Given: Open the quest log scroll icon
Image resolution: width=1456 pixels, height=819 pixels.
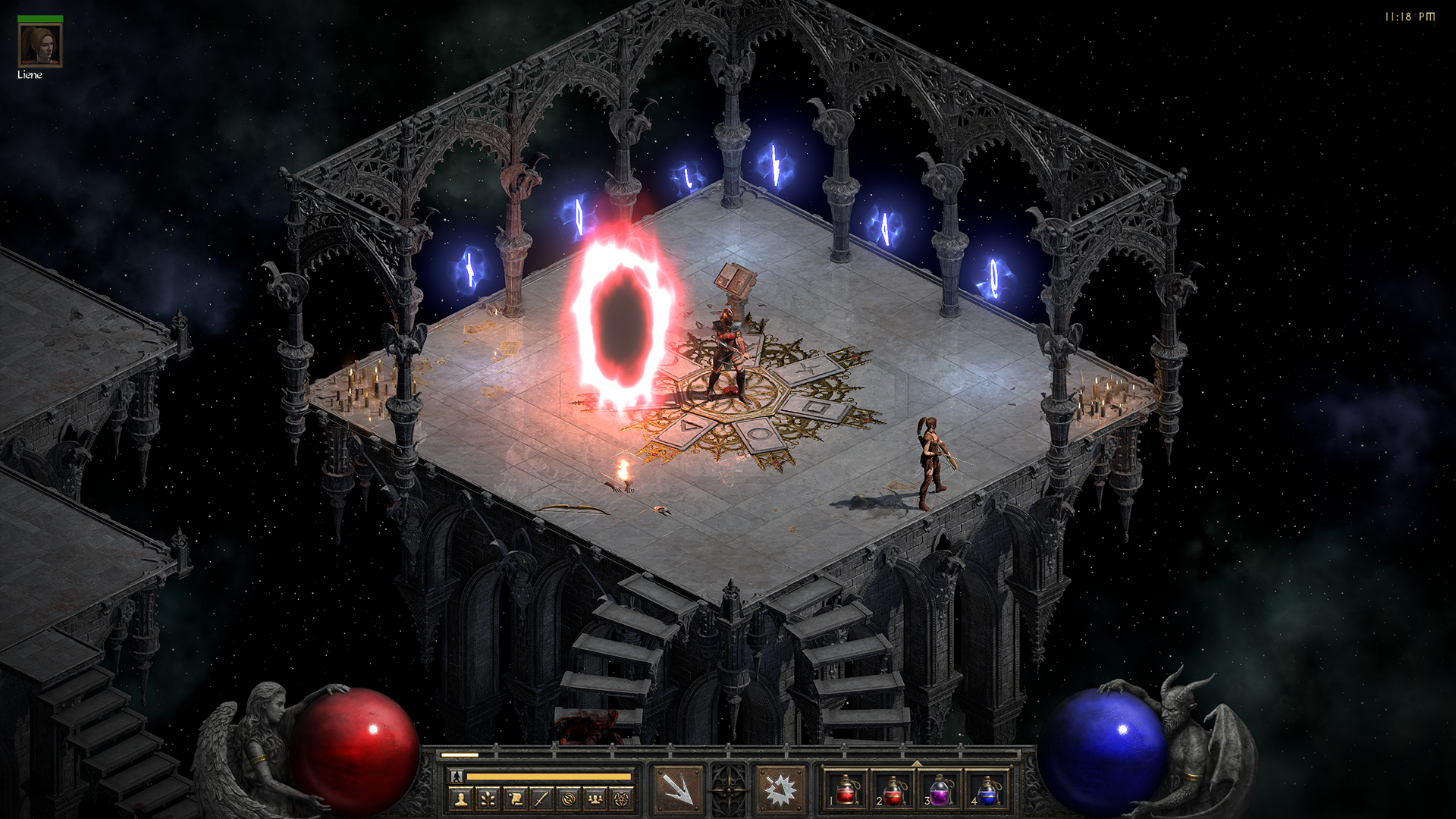Looking at the screenshot, I should tap(515, 799).
